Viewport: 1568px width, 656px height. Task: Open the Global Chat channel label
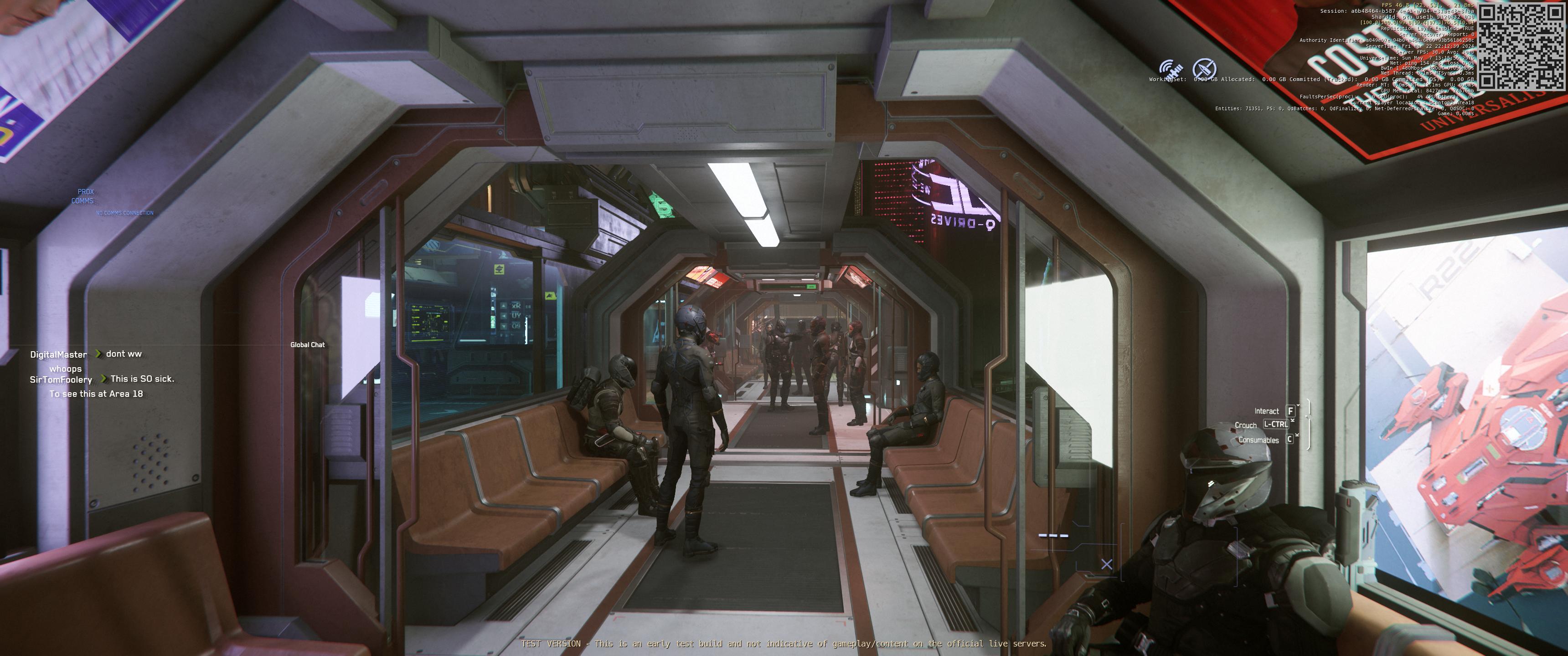tap(307, 344)
